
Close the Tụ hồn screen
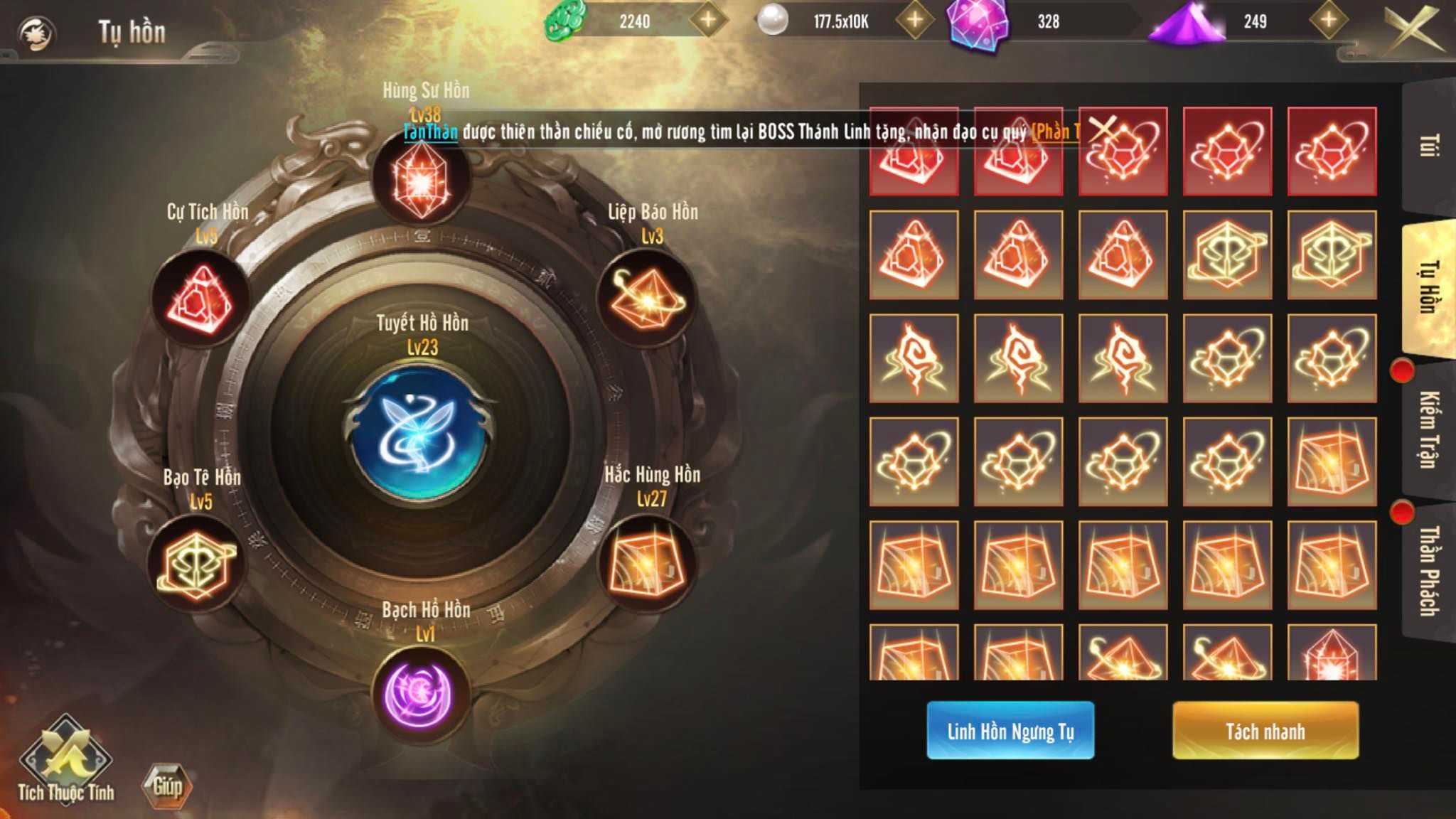1413,28
